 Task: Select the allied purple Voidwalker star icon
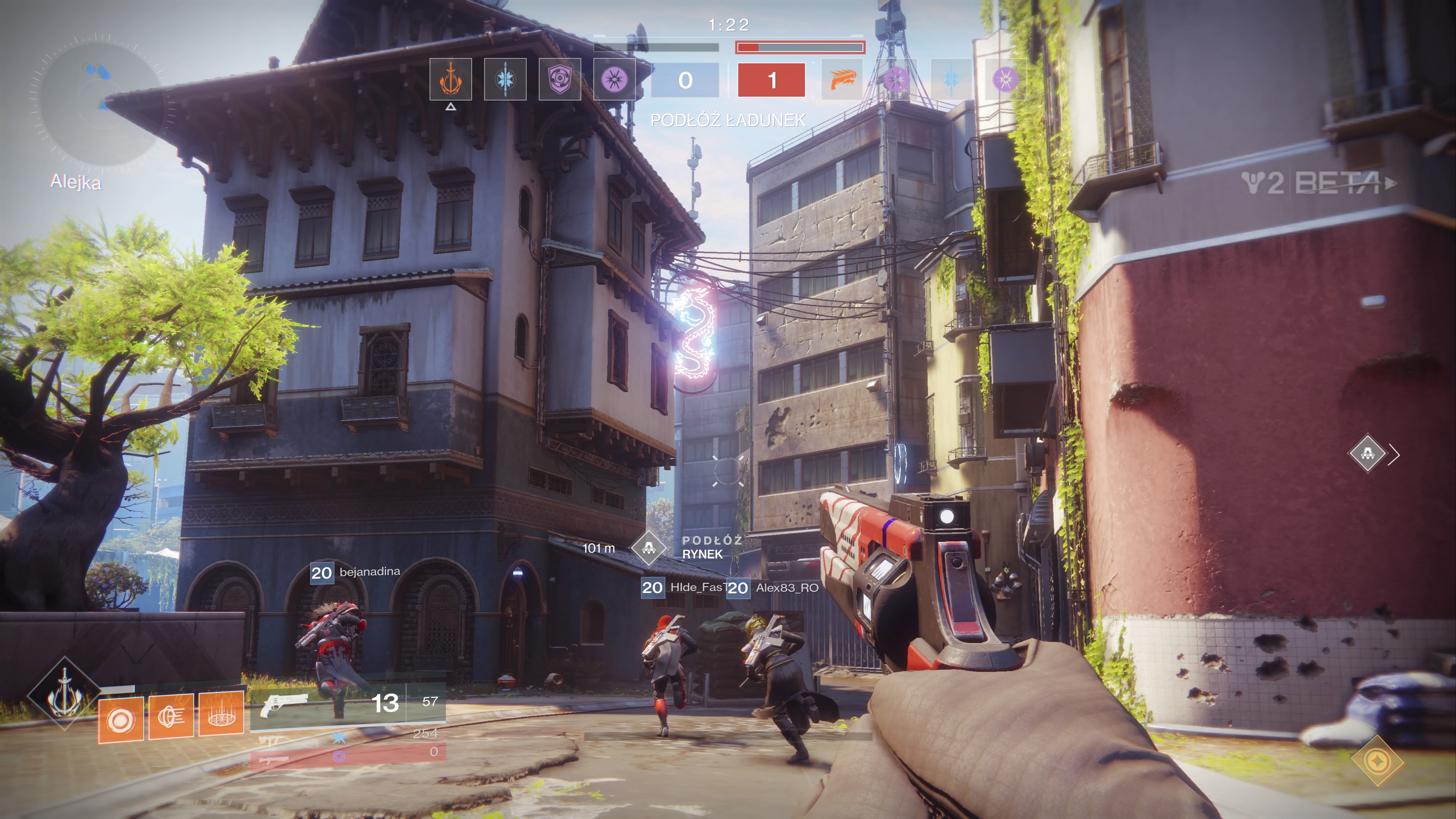[614, 79]
